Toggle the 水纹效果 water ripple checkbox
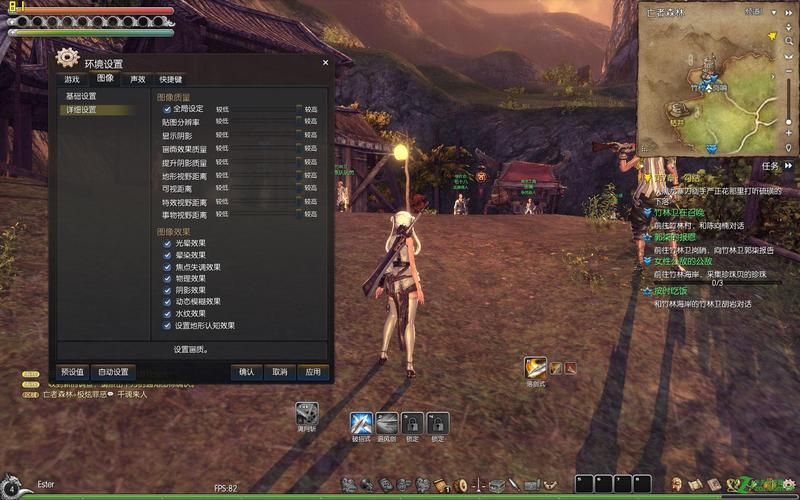Viewport: 800px width, 500px height. [x=167, y=313]
